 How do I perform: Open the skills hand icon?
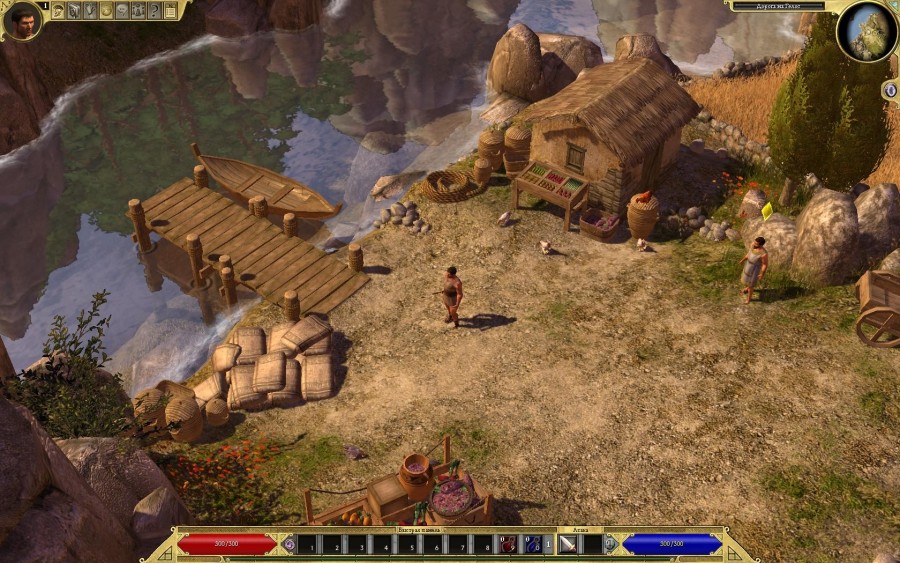pos(90,11)
